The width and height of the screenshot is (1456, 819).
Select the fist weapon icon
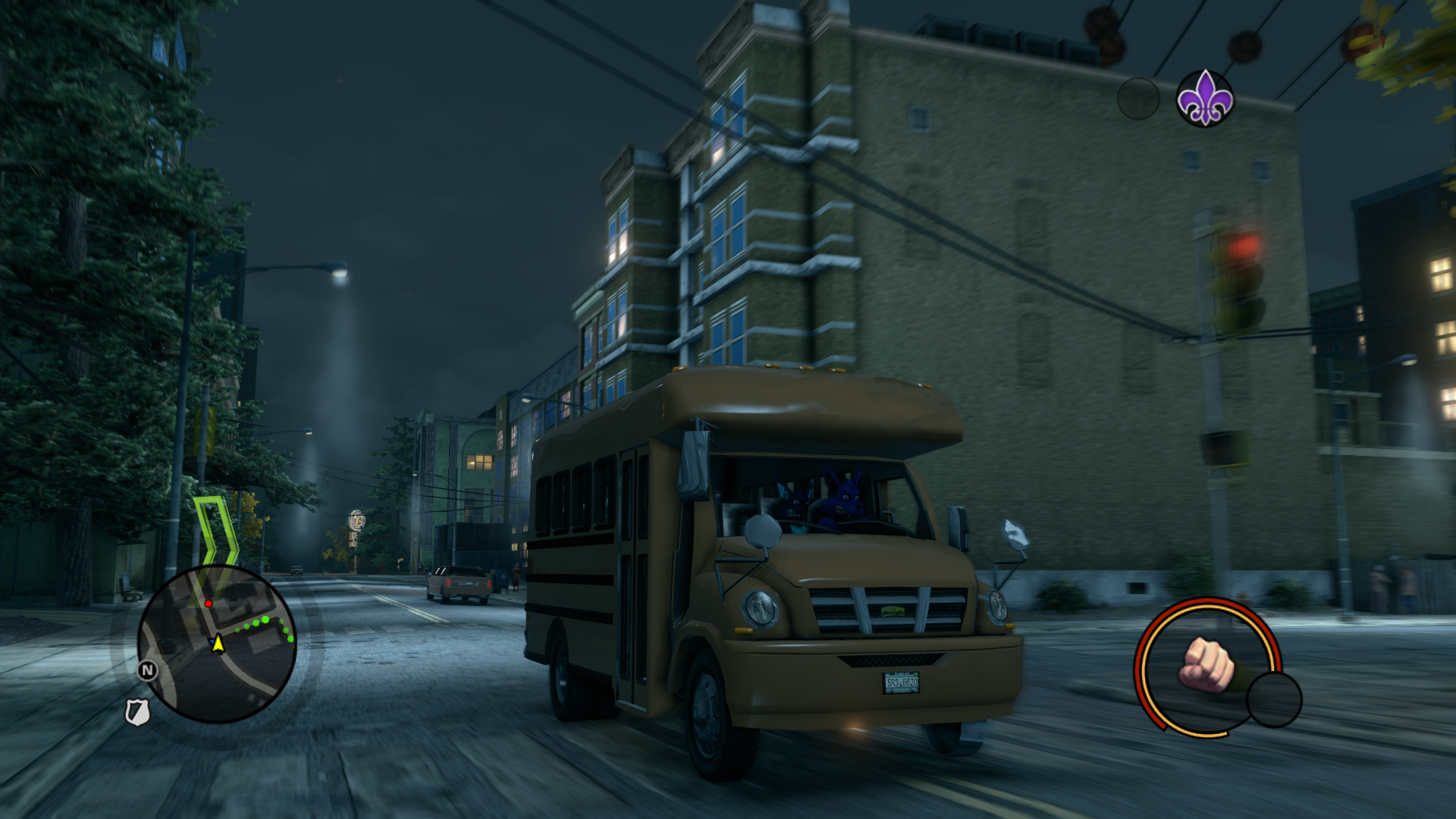(1206, 665)
